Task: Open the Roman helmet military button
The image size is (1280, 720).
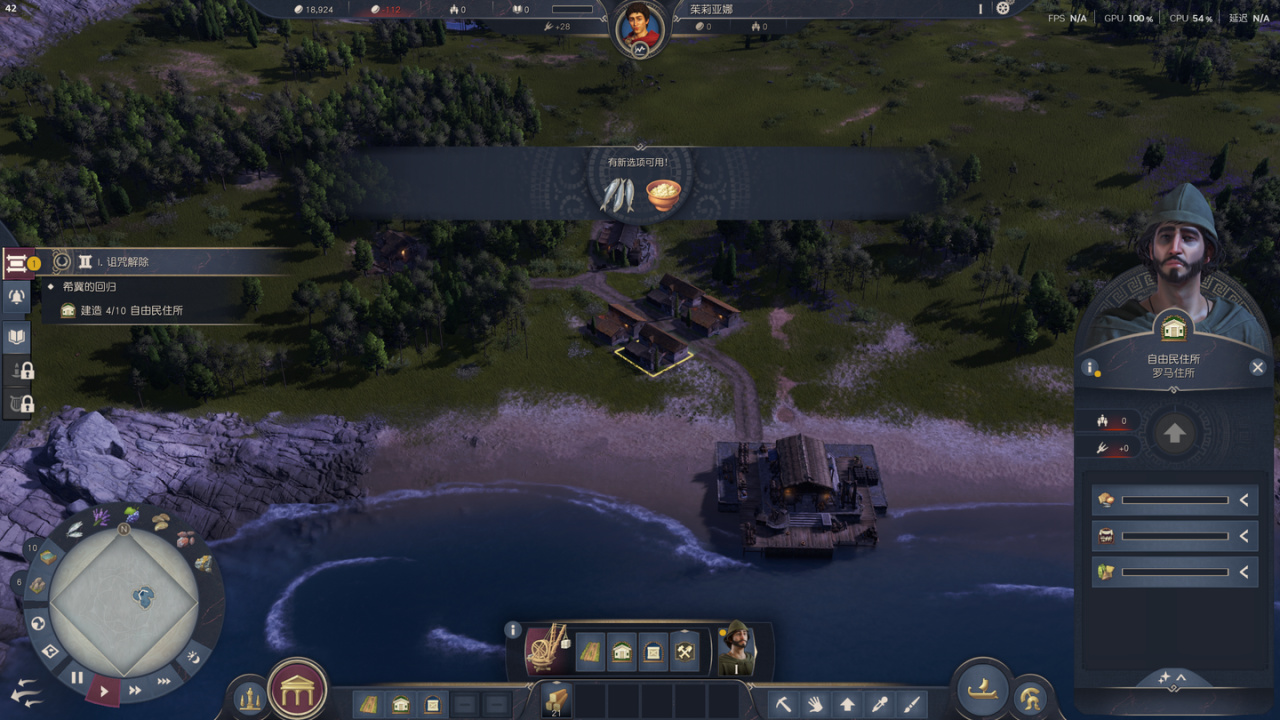Action: pyautogui.click(x=1030, y=698)
